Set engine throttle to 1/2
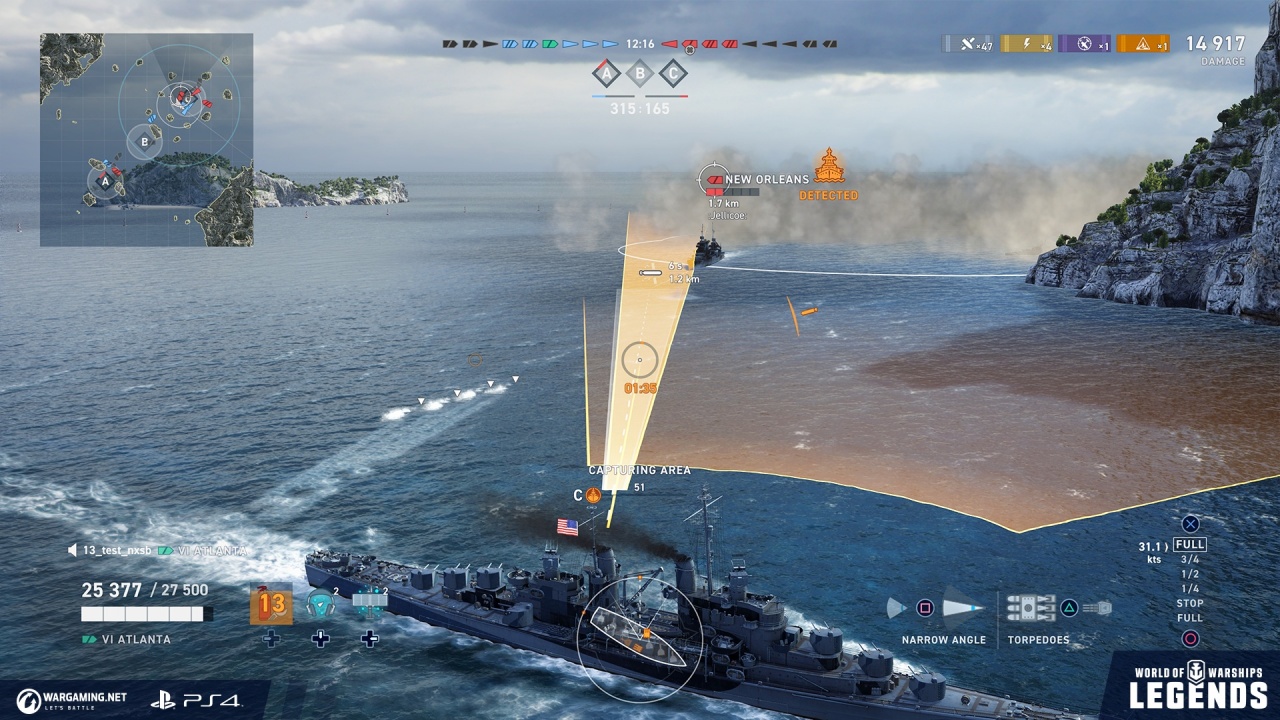Viewport: 1280px width, 720px height. click(1190, 574)
